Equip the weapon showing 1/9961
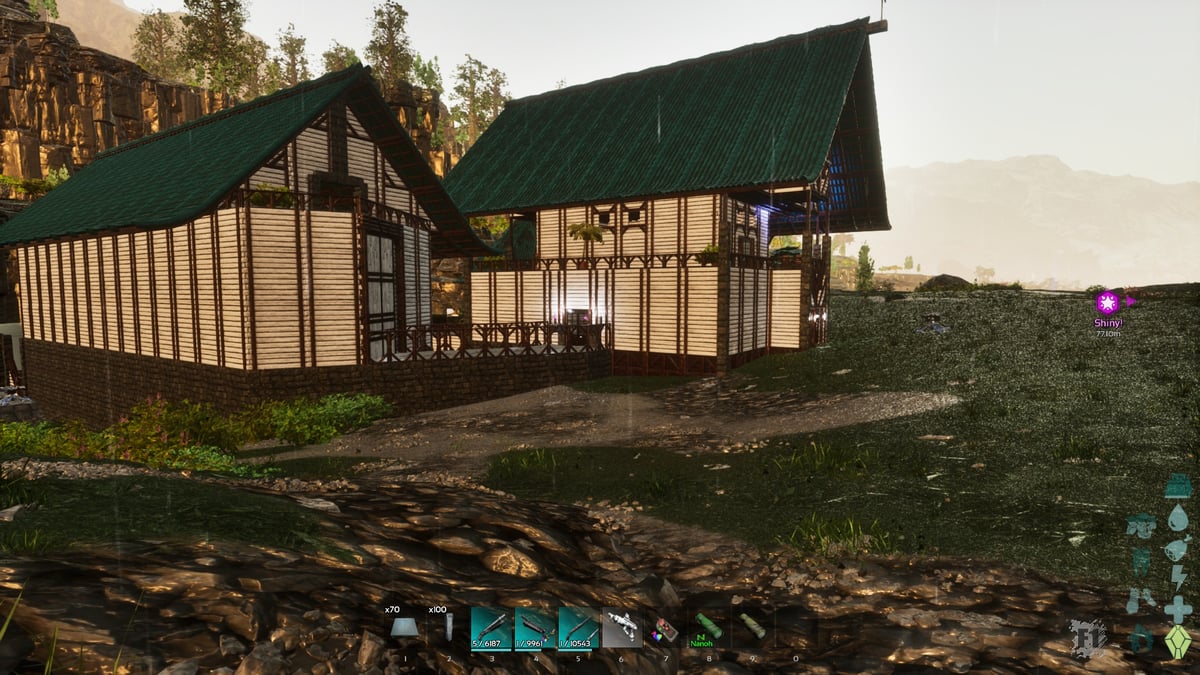Screen dimensions: 1200x675 tap(535, 628)
